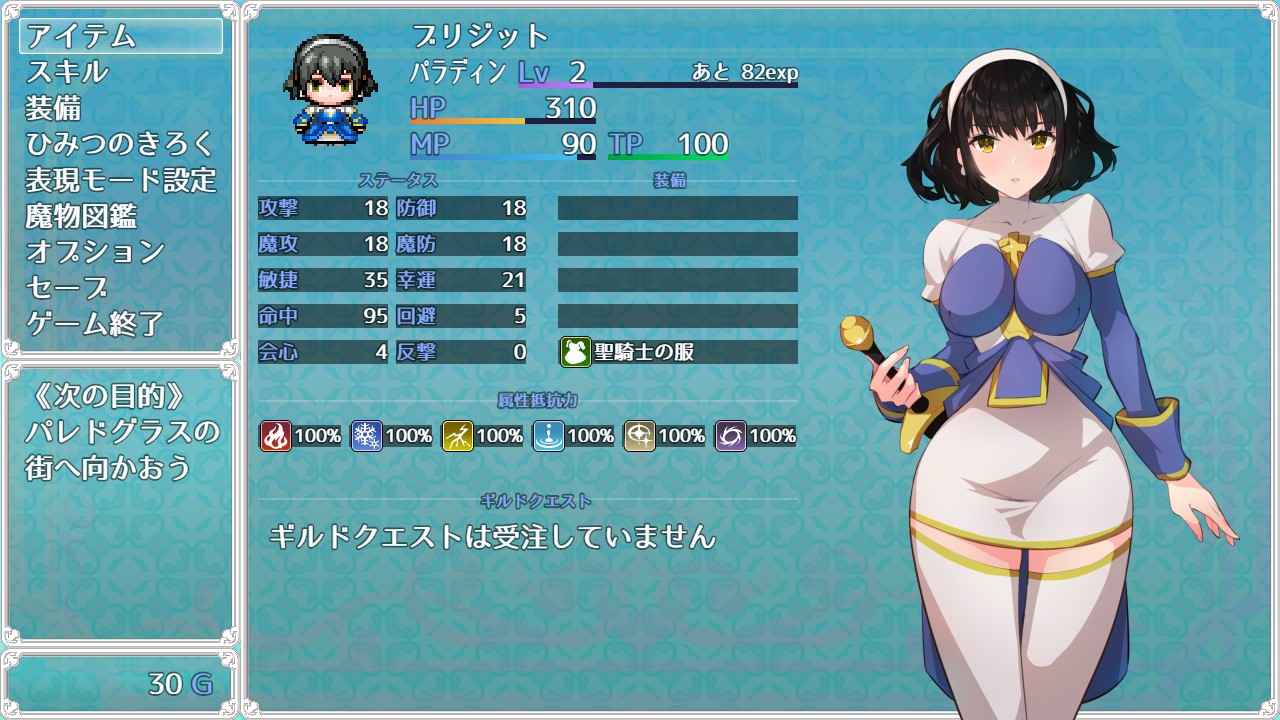The image size is (1280, 720).
Task: View the 魔物図鑑 monster encyclopedia
Action: (120, 216)
